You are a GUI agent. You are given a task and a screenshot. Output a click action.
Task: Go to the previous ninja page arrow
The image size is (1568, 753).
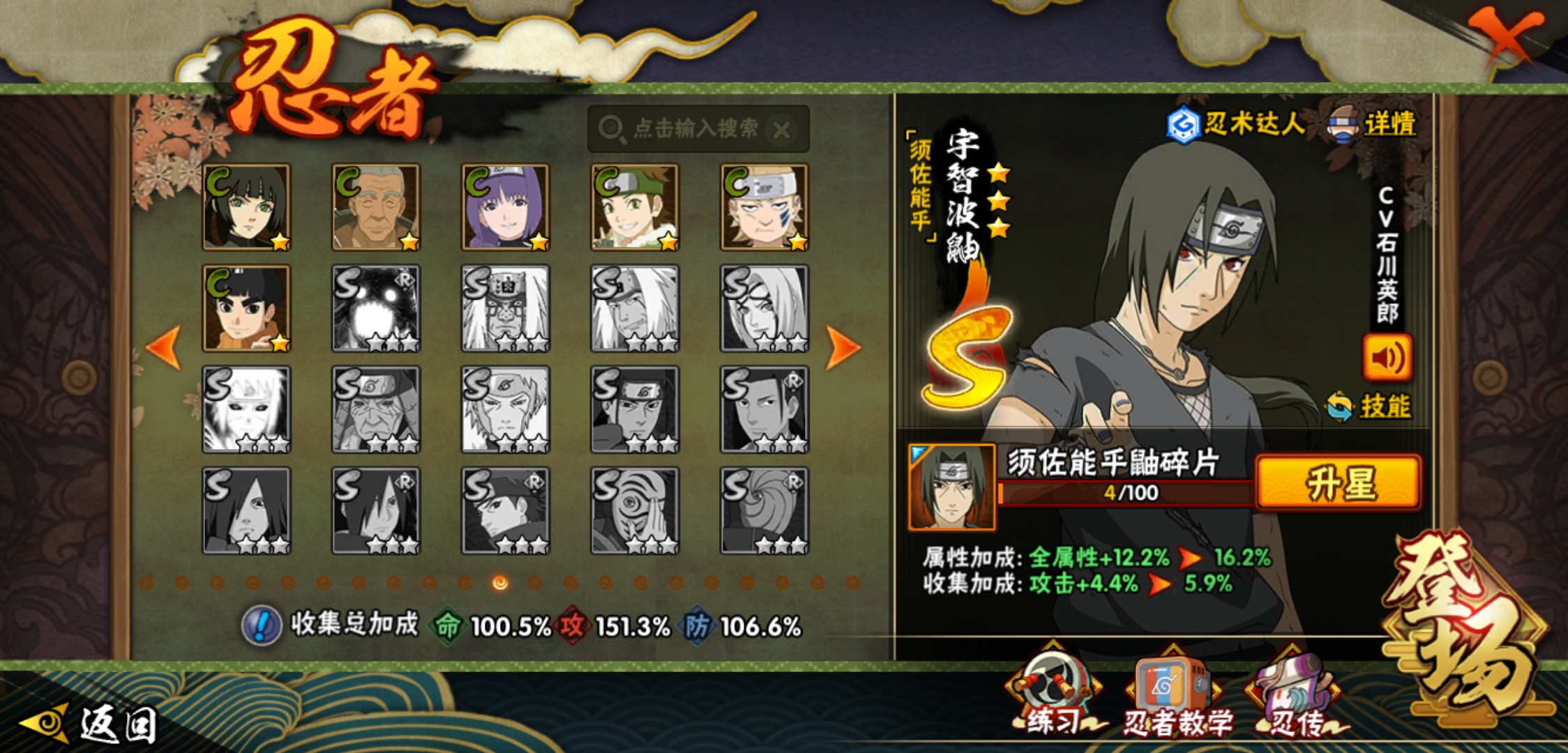[165, 347]
